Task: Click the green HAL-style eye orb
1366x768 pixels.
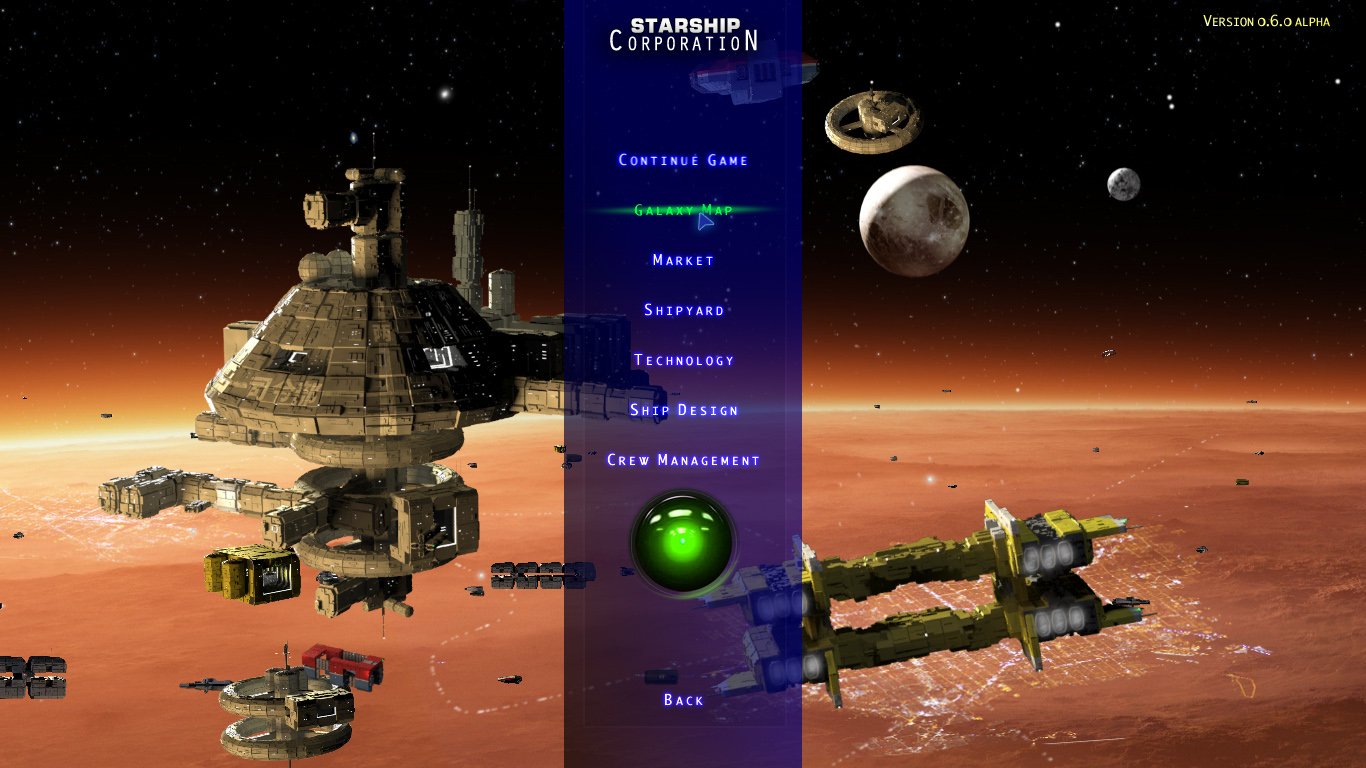Action: tap(683, 541)
